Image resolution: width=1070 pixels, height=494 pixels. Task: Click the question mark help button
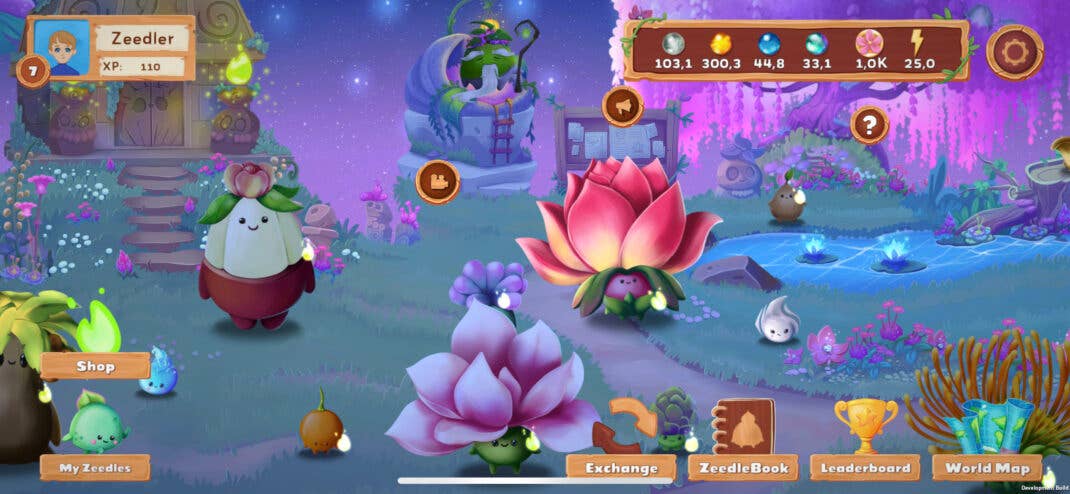[870, 125]
